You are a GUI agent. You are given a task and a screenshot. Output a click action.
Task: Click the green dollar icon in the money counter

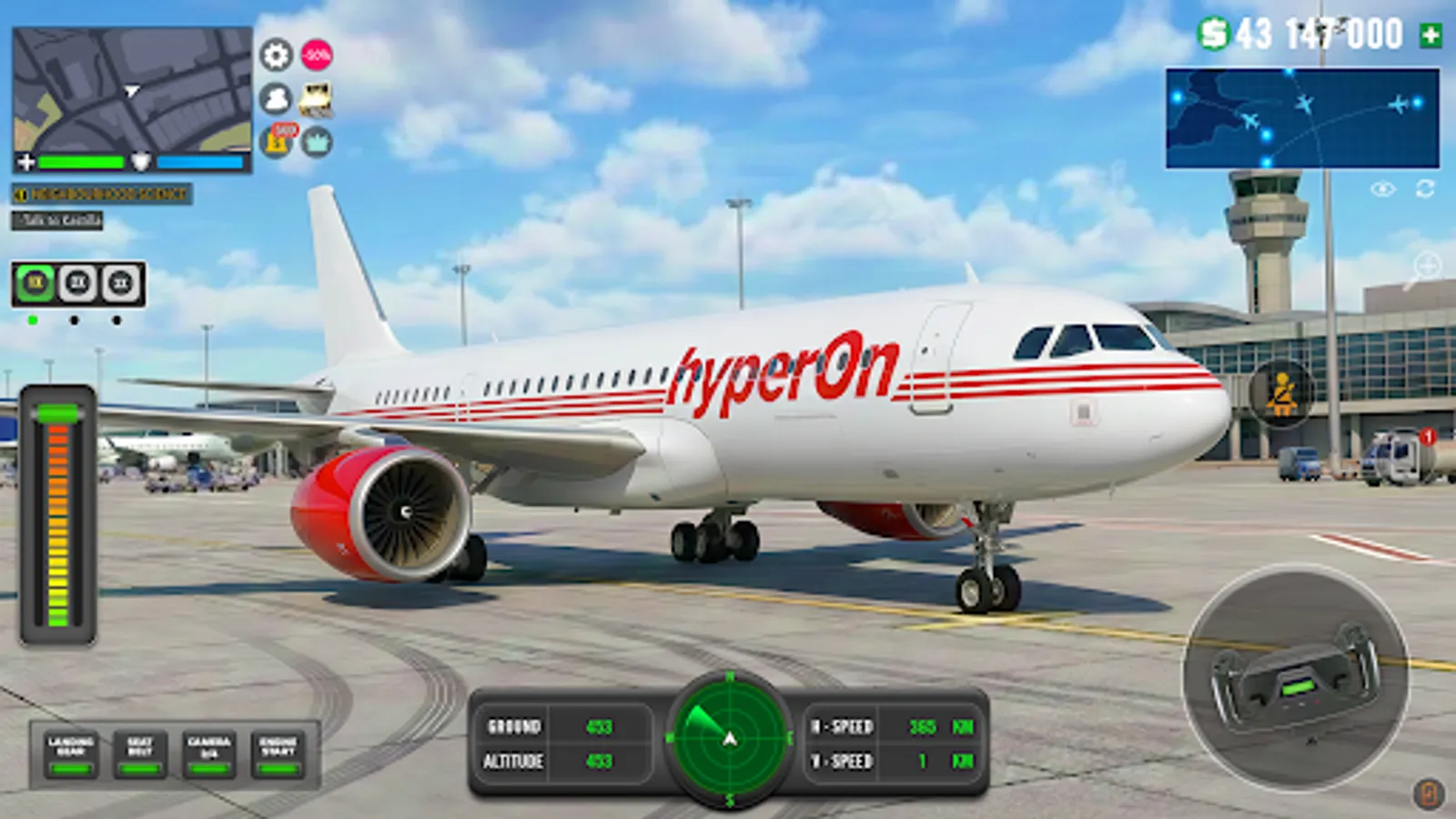(1213, 34)
